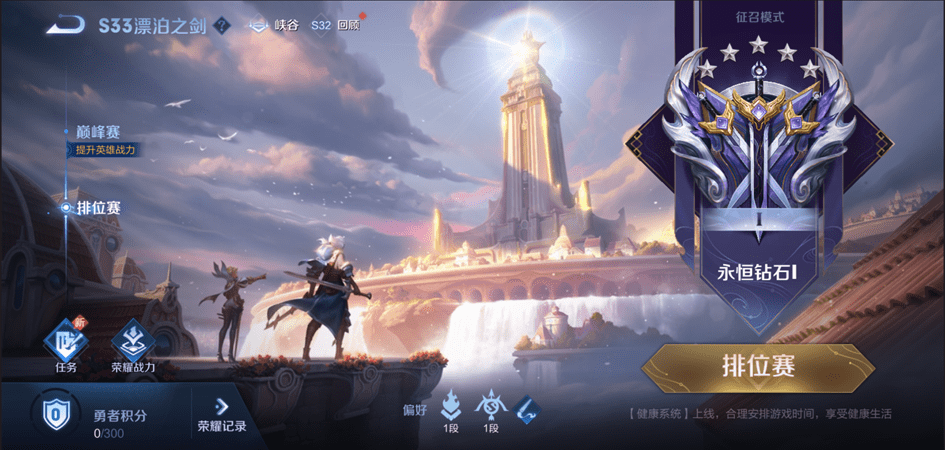Select the 排位赛 side tab

click(97, 208)
